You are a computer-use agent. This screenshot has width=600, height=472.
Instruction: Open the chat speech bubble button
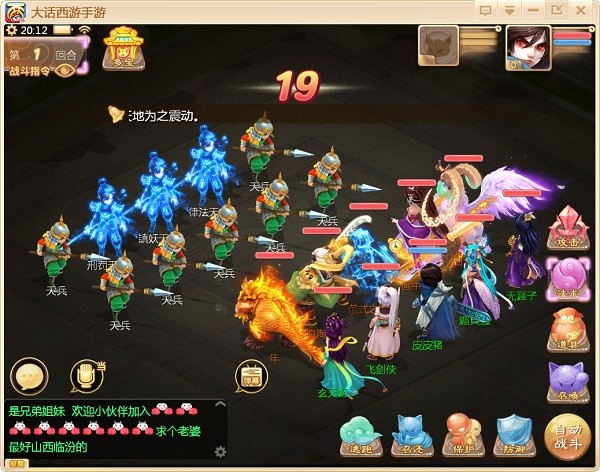point(29,376)
